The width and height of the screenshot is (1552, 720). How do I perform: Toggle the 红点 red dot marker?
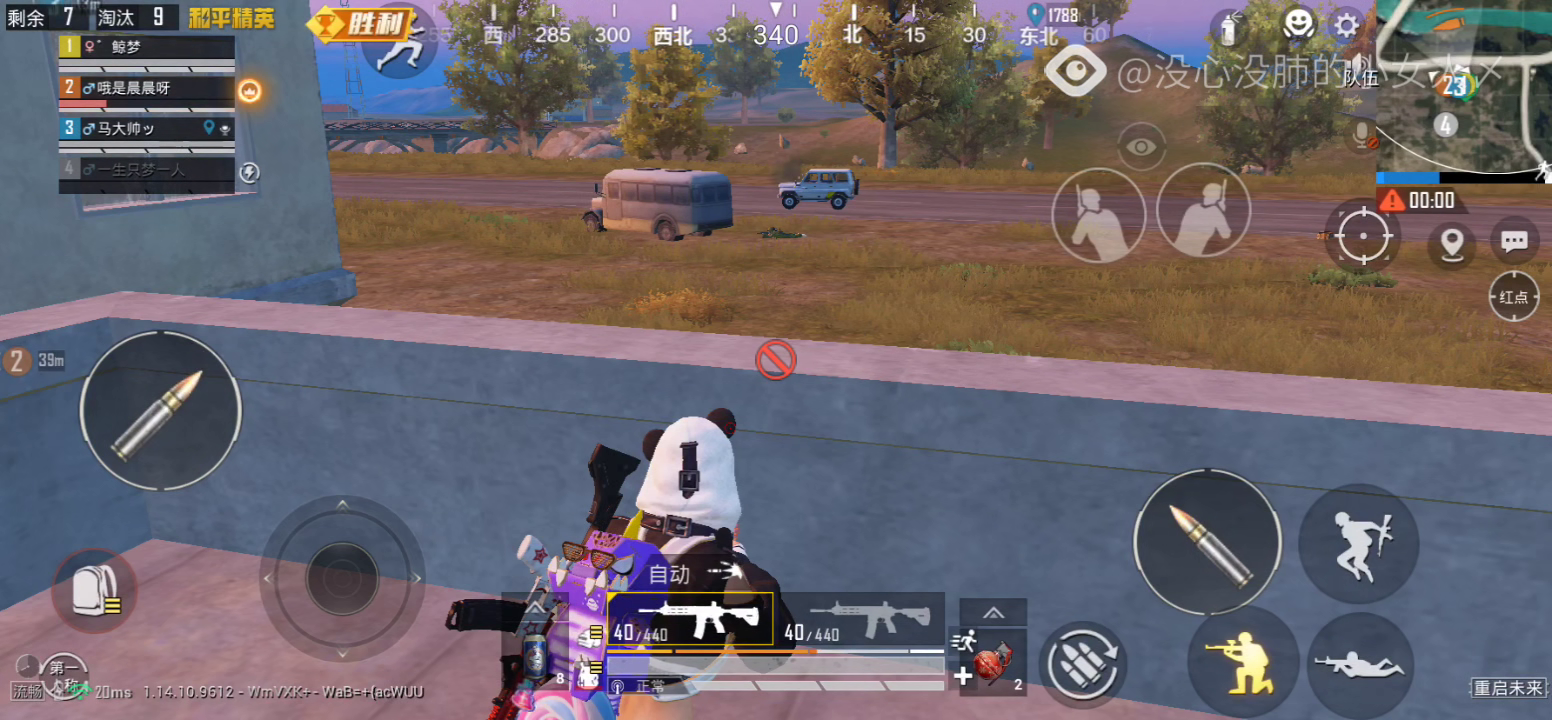[x=1513, y=297]
